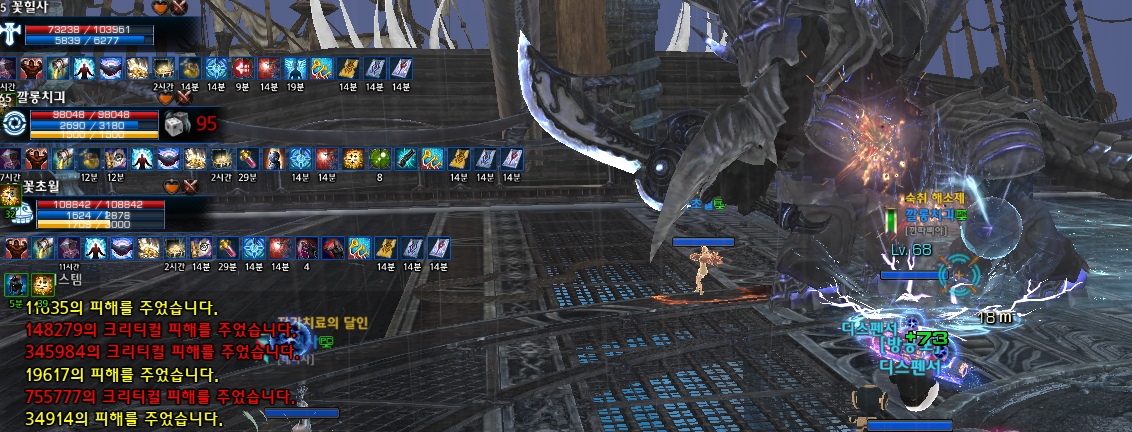Image resolution: width=1132 pixels, height=432 pixels.
Task: Click the cross class emblem of 꽃힐사
Action: [12, 33]
